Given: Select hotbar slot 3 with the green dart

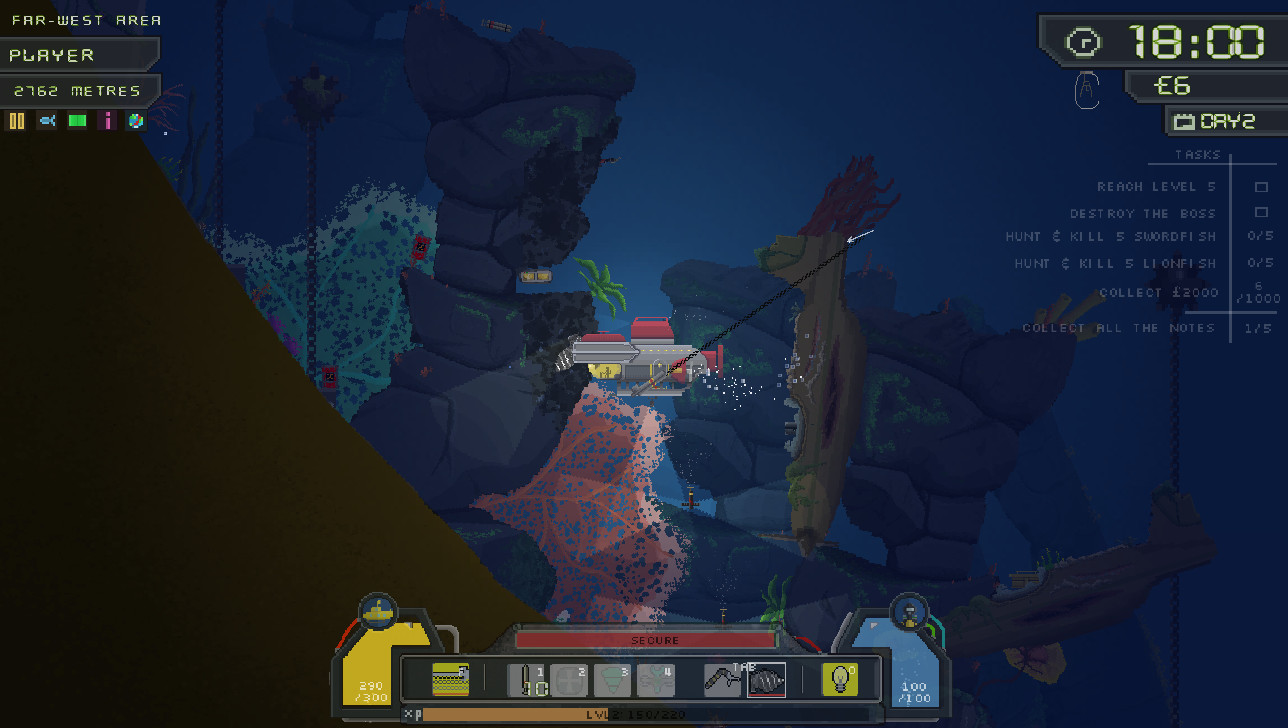Looking at the screenshot, I should pyautogui.click(x=612, y=679).
